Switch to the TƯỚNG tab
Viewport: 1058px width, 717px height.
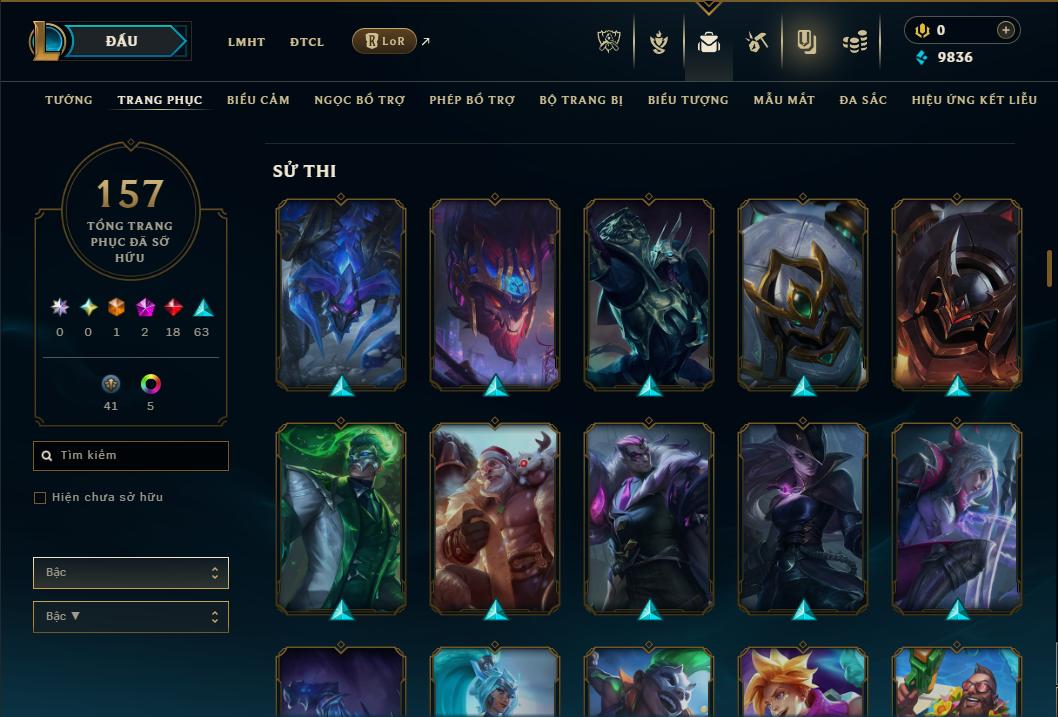69,100
